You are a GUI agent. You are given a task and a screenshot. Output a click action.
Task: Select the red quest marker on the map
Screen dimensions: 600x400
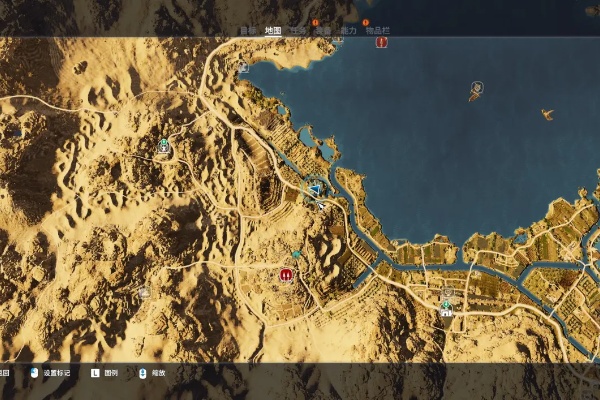coord(287,273)
